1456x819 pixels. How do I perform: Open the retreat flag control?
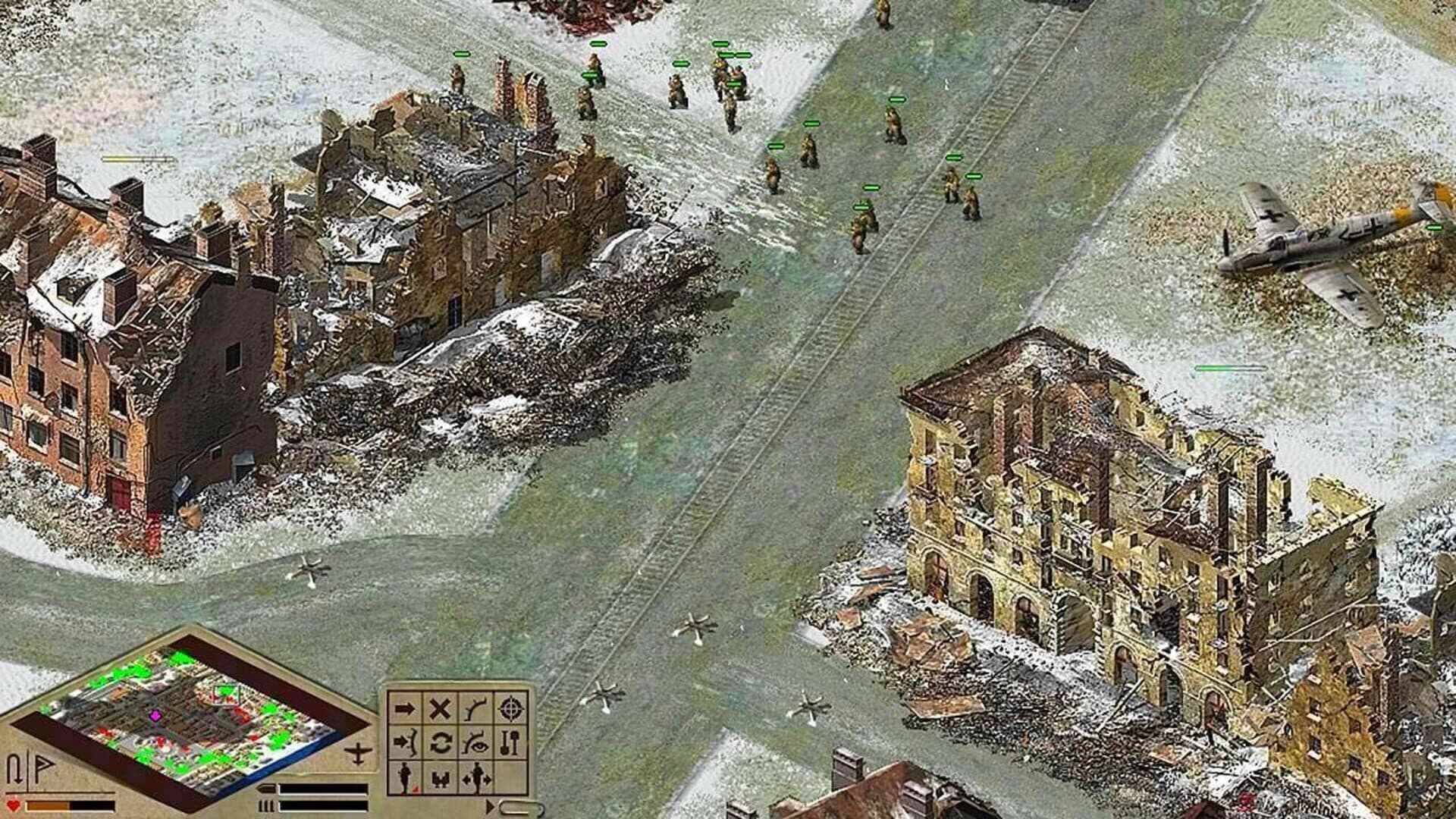click(x=44, y=767)
